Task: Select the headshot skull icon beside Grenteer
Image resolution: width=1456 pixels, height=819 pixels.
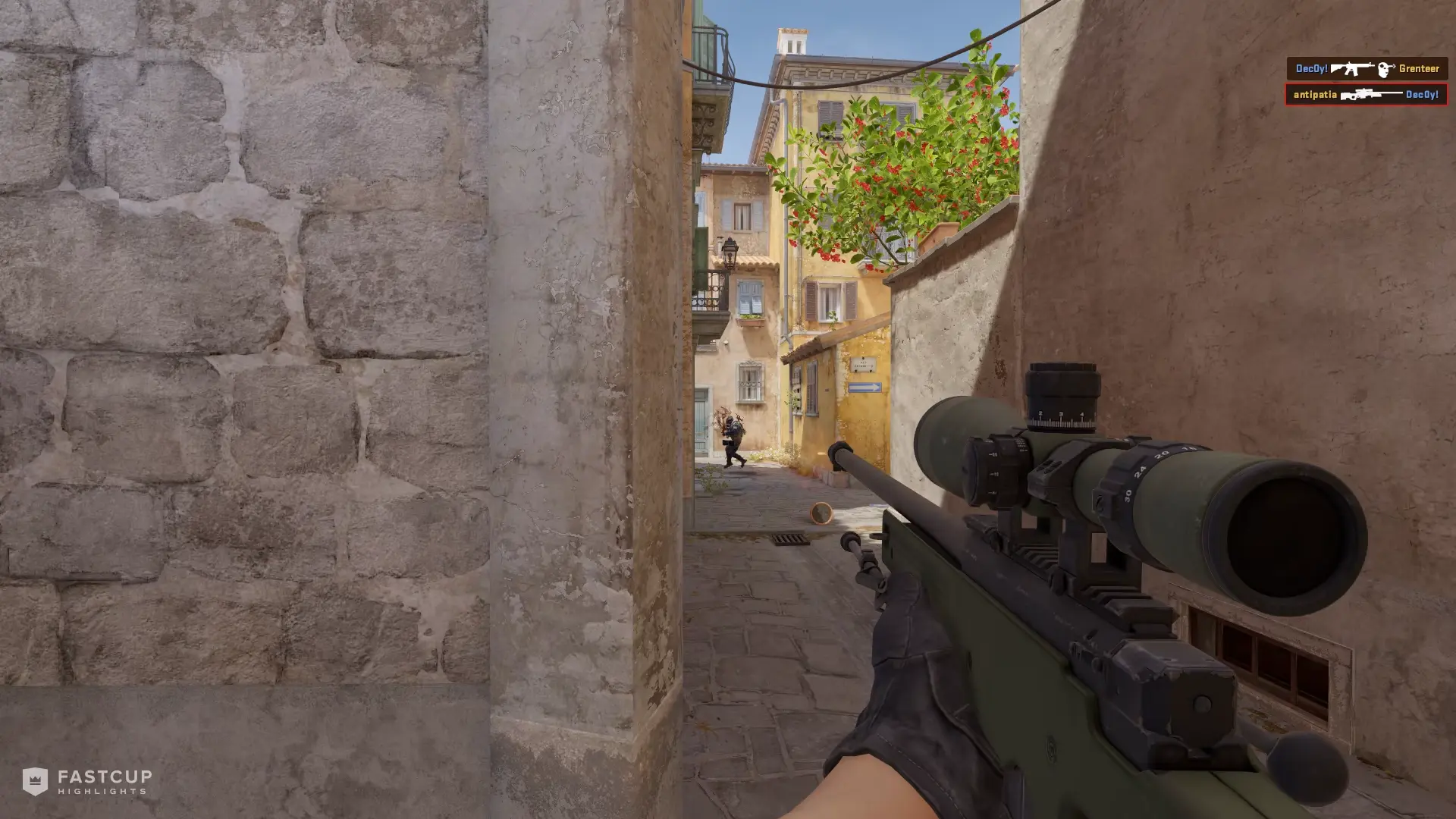Action: 1383,69
